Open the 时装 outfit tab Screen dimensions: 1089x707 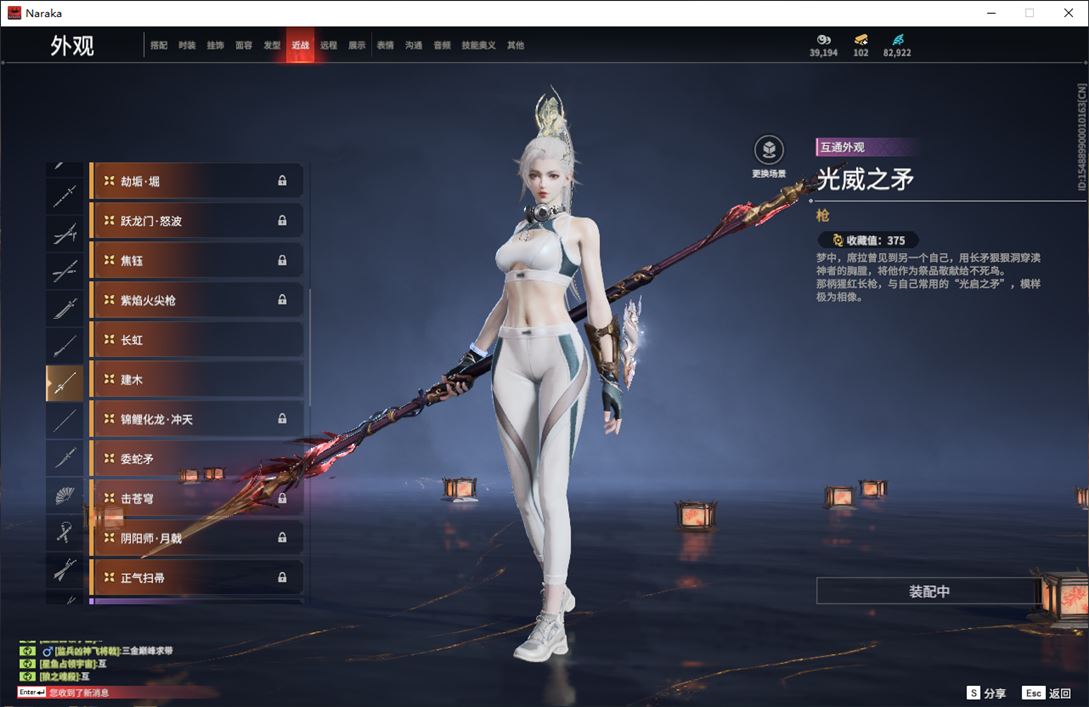point(187,45)
